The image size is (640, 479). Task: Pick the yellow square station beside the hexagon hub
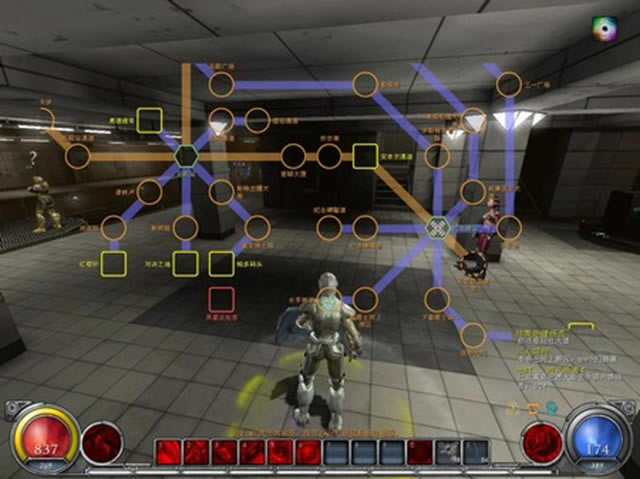[149, 120]
